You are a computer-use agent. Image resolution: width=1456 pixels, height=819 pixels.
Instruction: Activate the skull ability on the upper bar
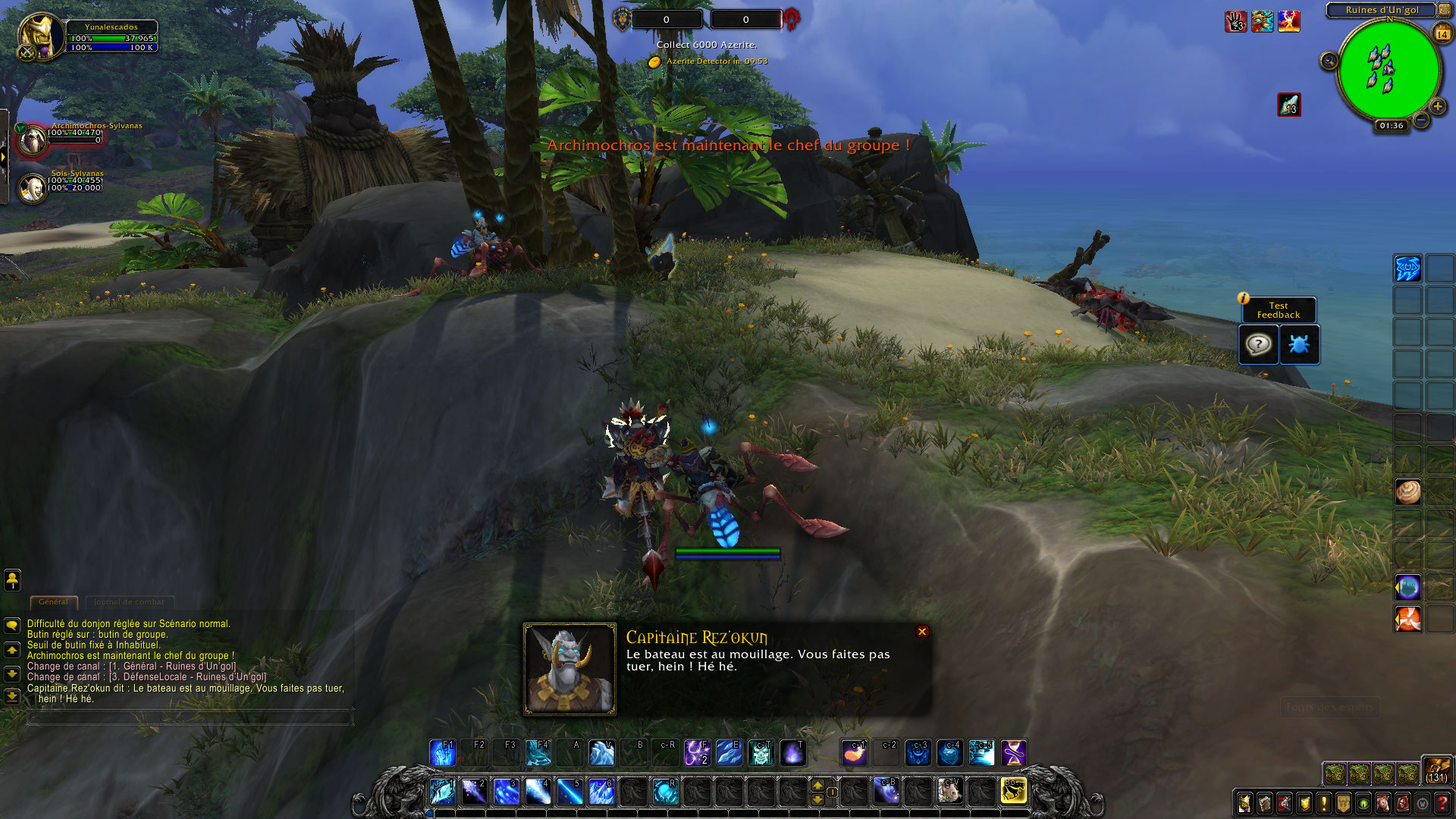pos(761,753)
